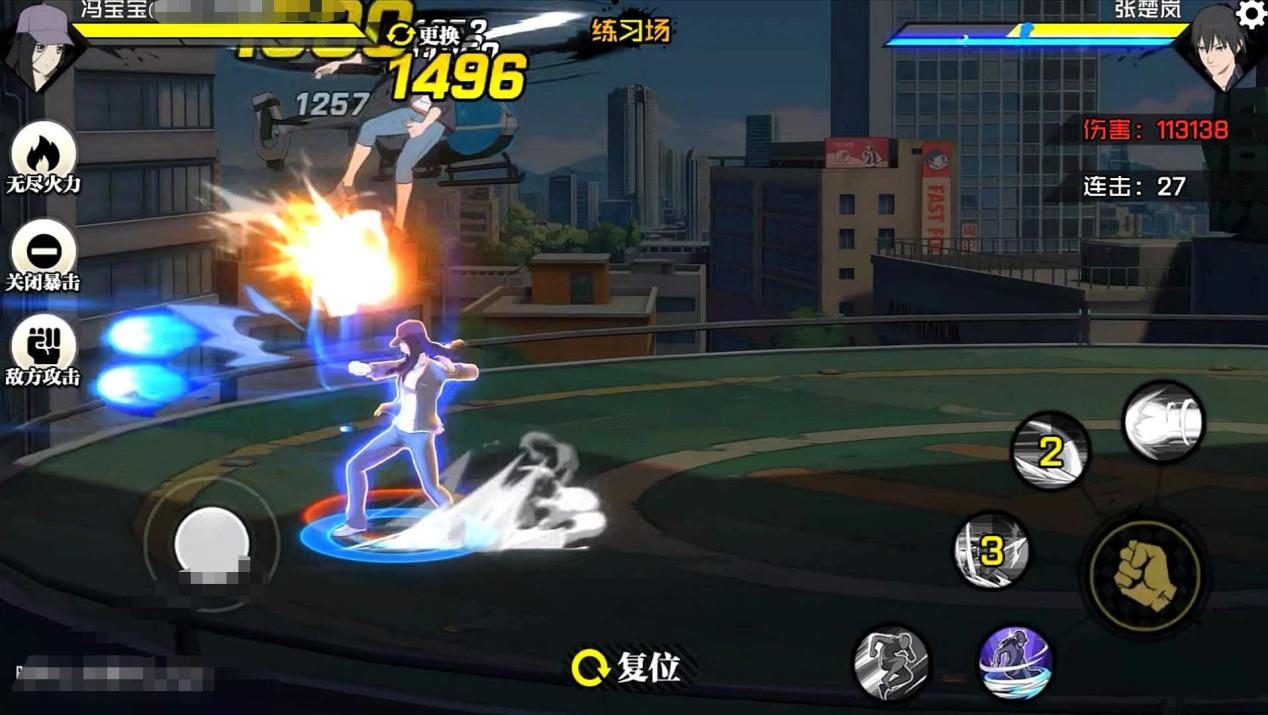Toggle the 敌方攻击 fist option
1268x715 pixels.
tap(42, 345)
